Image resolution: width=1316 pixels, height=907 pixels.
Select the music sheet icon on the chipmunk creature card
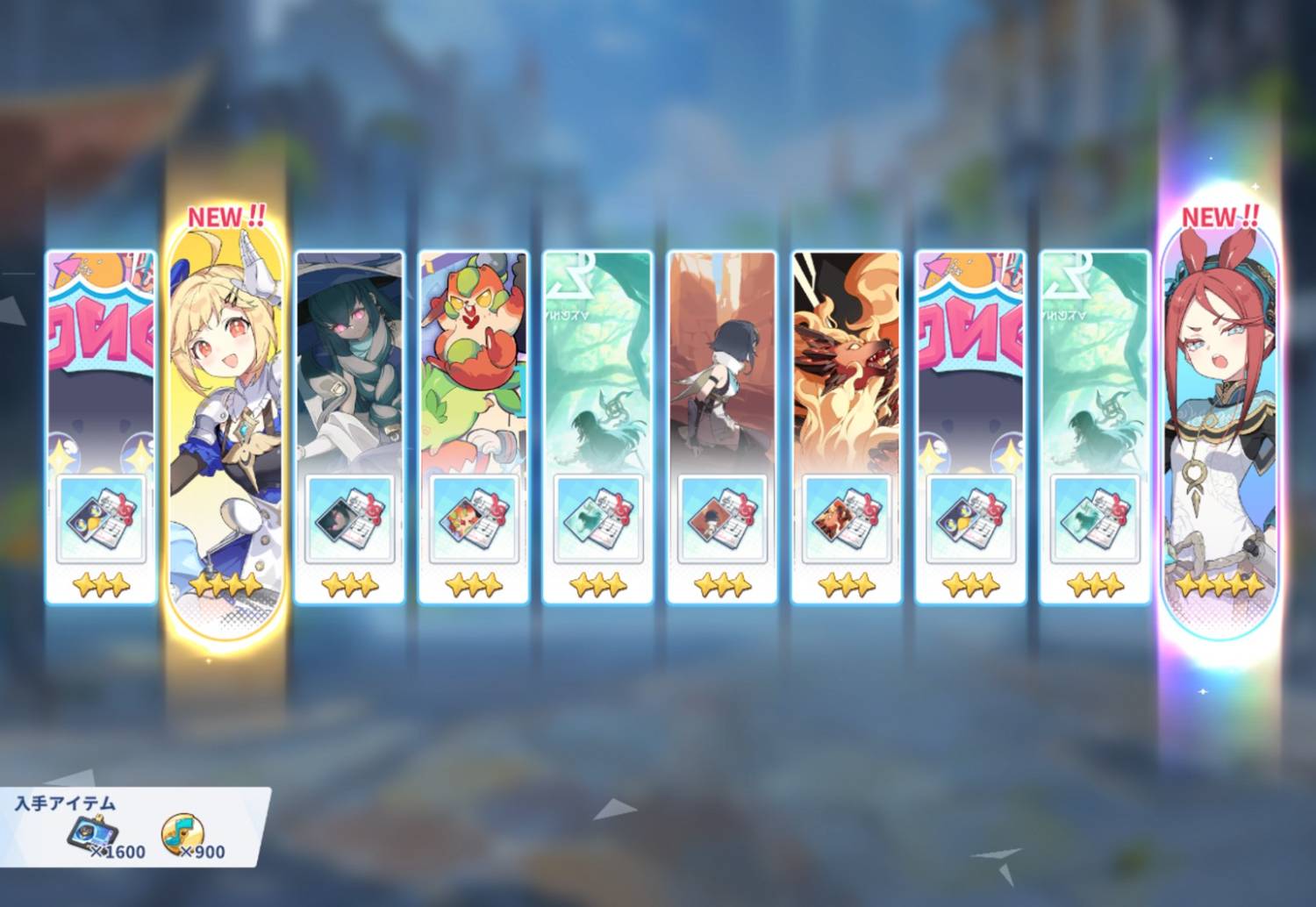(x=474, y=518)
